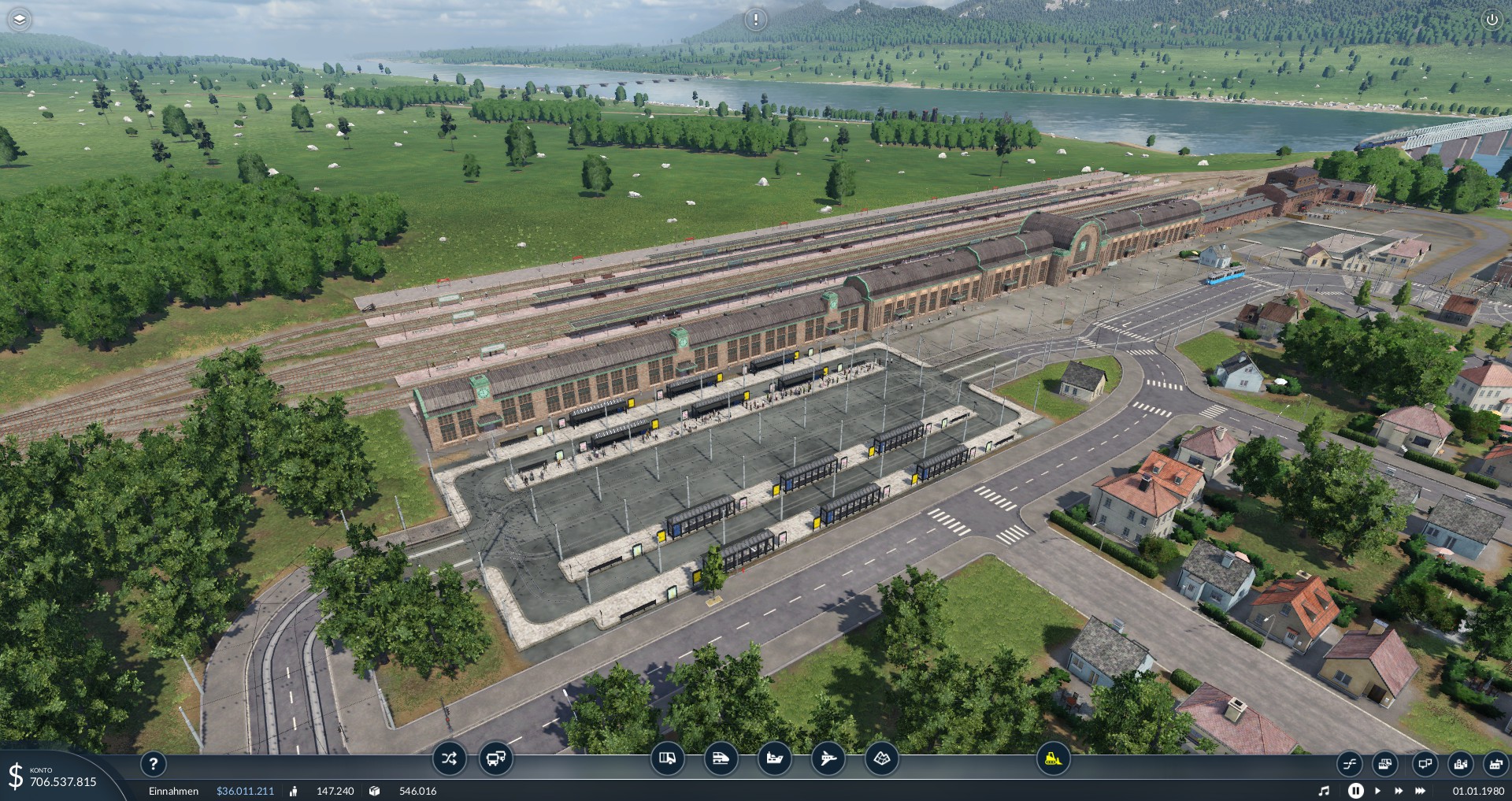Open the map layers menu

(x=20, y=20)
